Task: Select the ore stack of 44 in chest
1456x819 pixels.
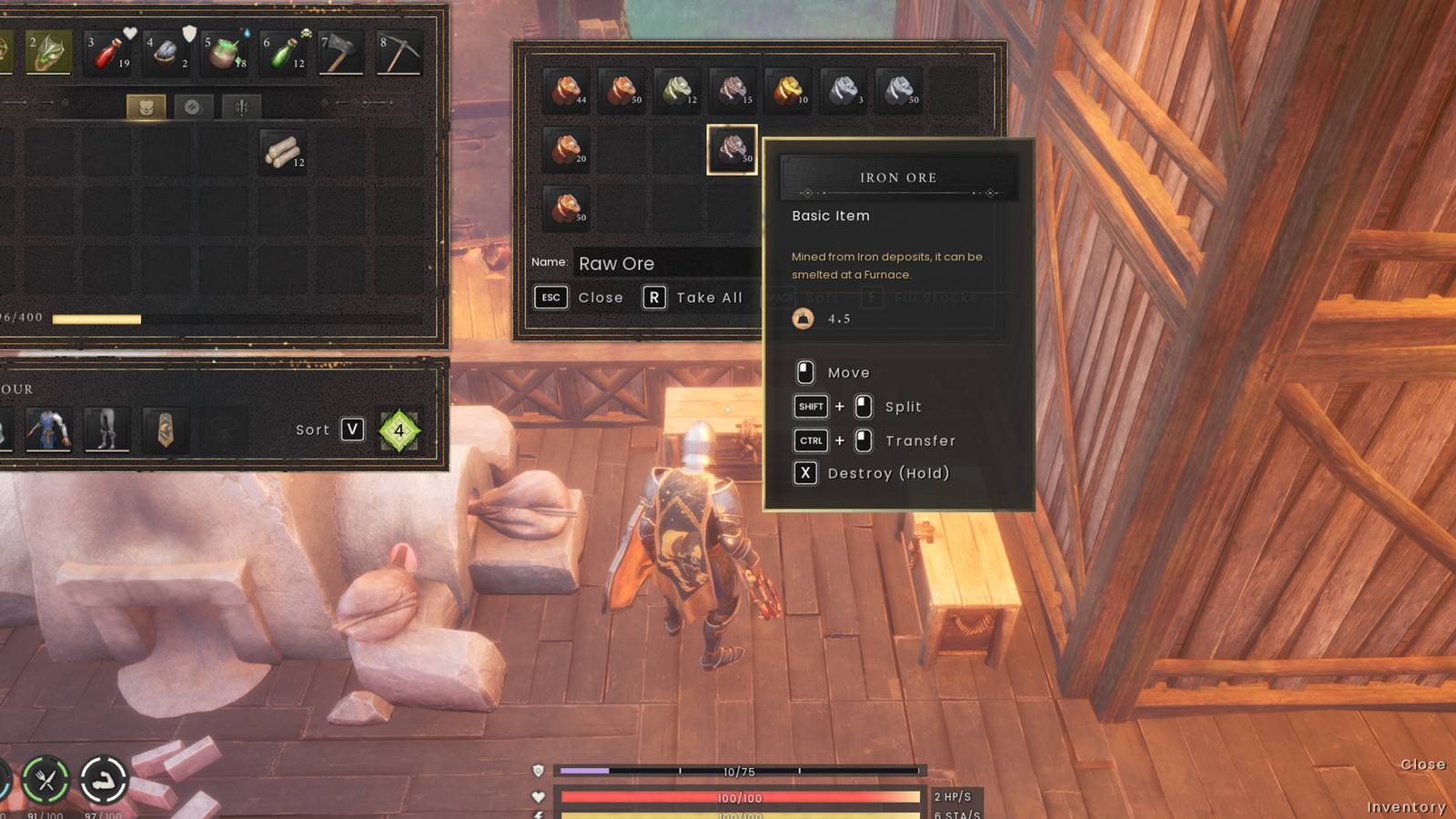Action: click(x=567, y=90)
